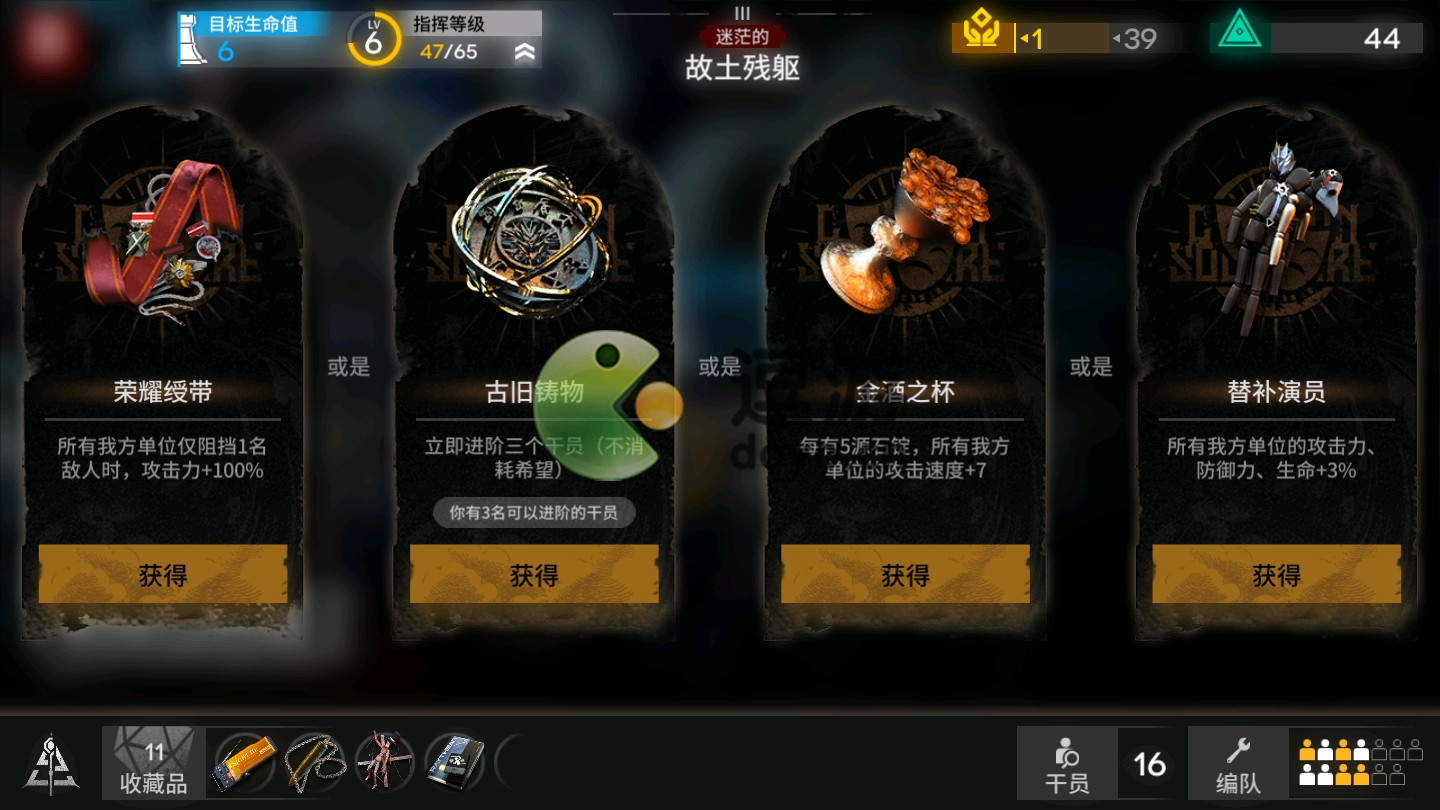Open the Night ID lighter collectible thumbnail

pos(243,760)
